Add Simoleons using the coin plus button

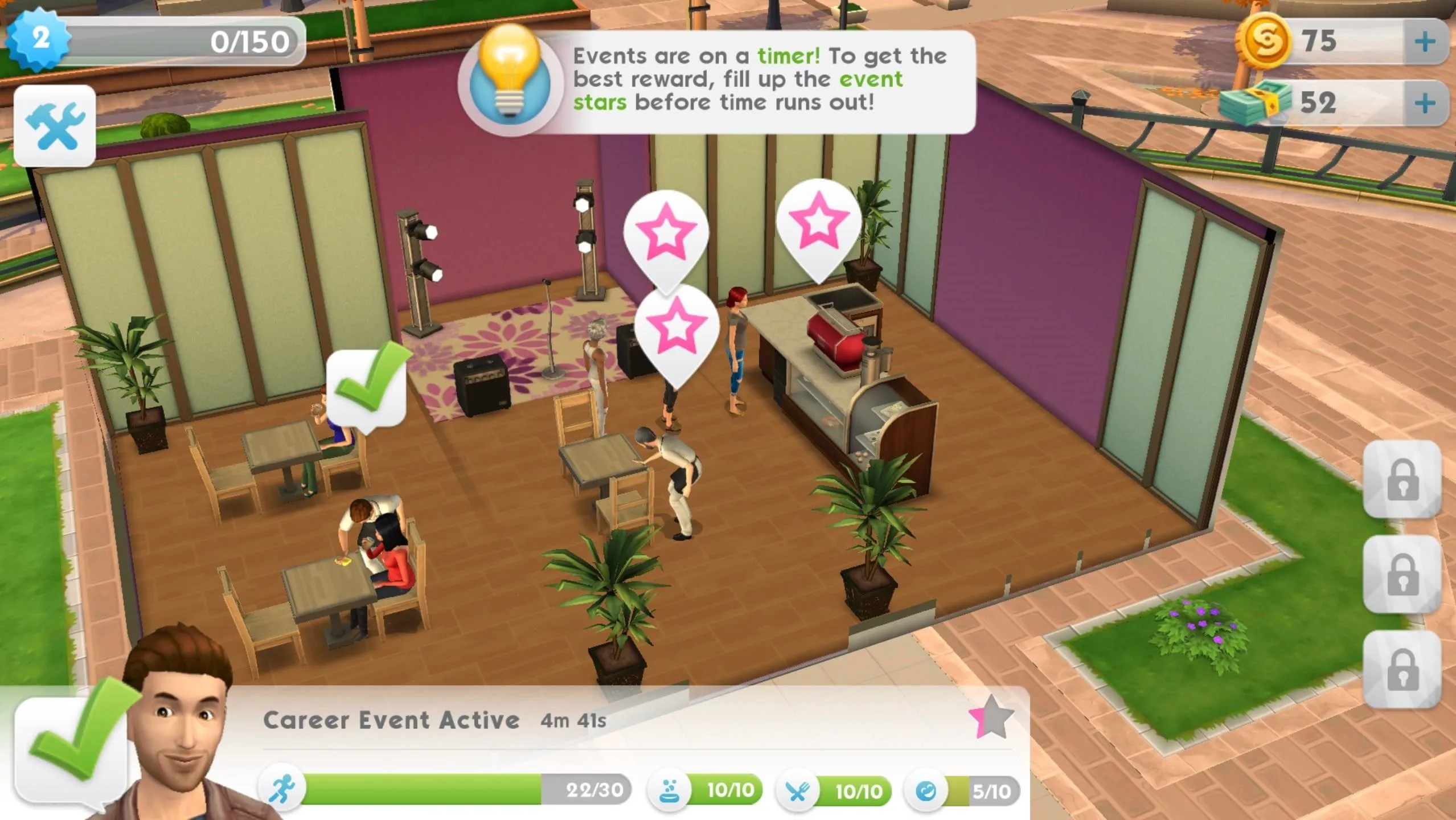[1425, 42]
